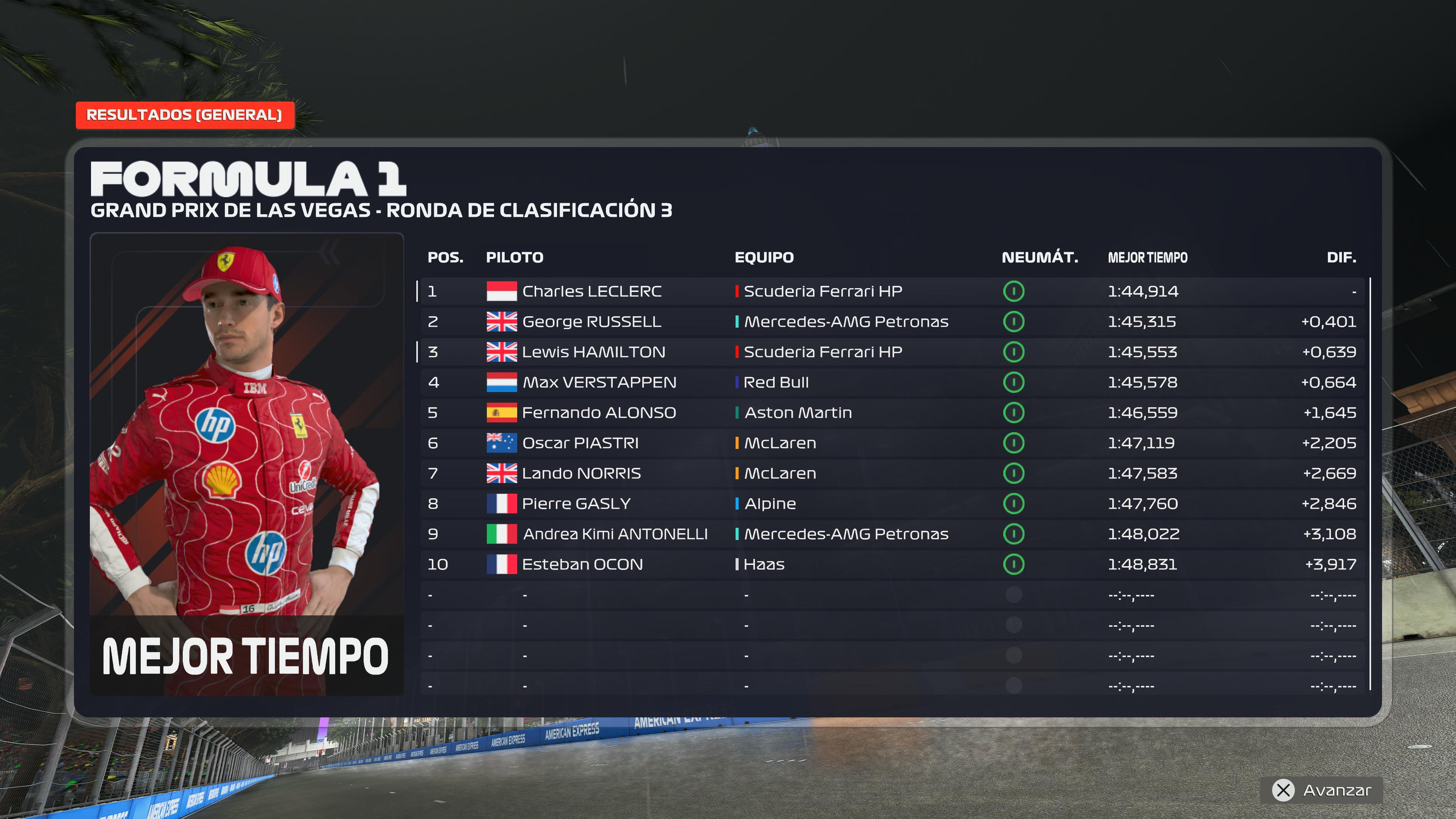The image size is (1456, 819).
Task: Open the Resultados (General) tab
Action: coord(184,115)
